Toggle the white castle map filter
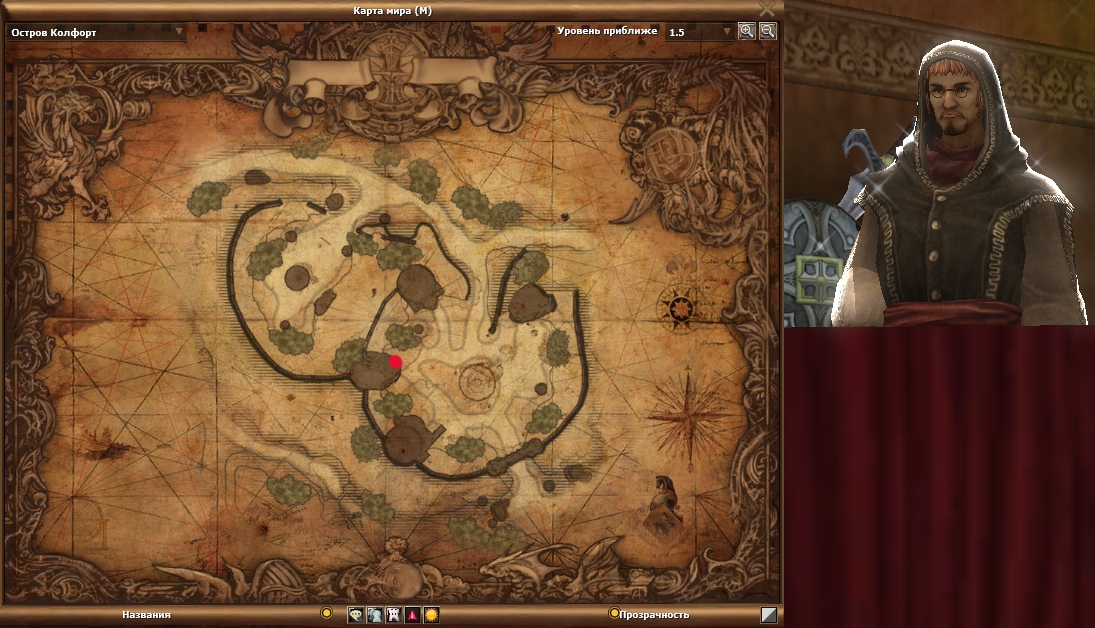This screenshot has width=1095, height=628. tap(393, 615)
